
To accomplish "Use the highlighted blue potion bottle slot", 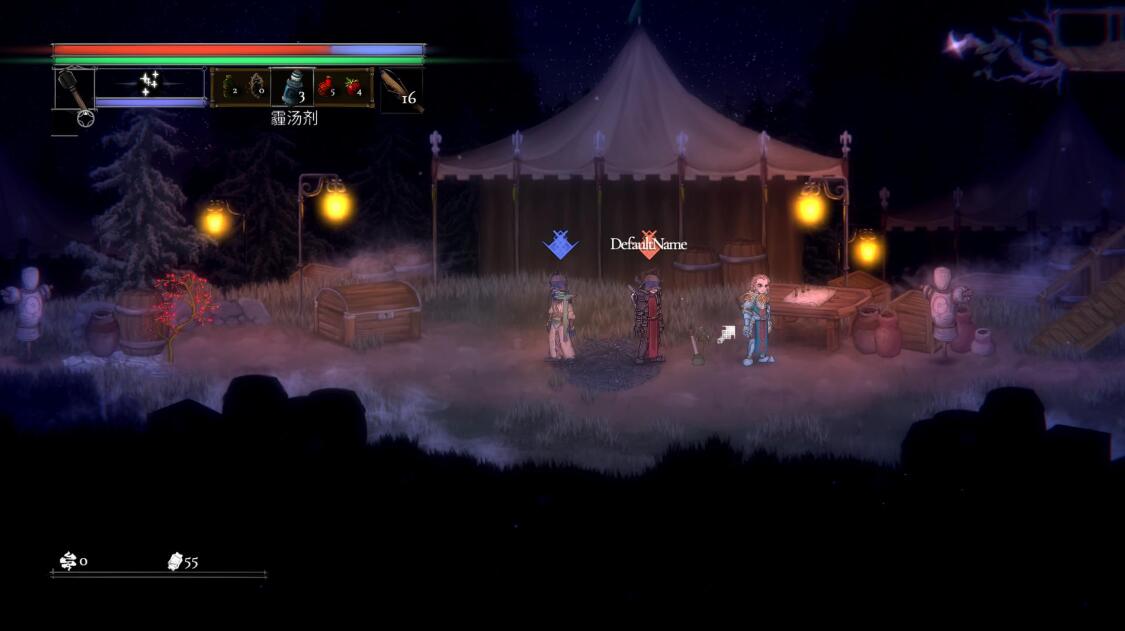I will click(x=292, y=87).
